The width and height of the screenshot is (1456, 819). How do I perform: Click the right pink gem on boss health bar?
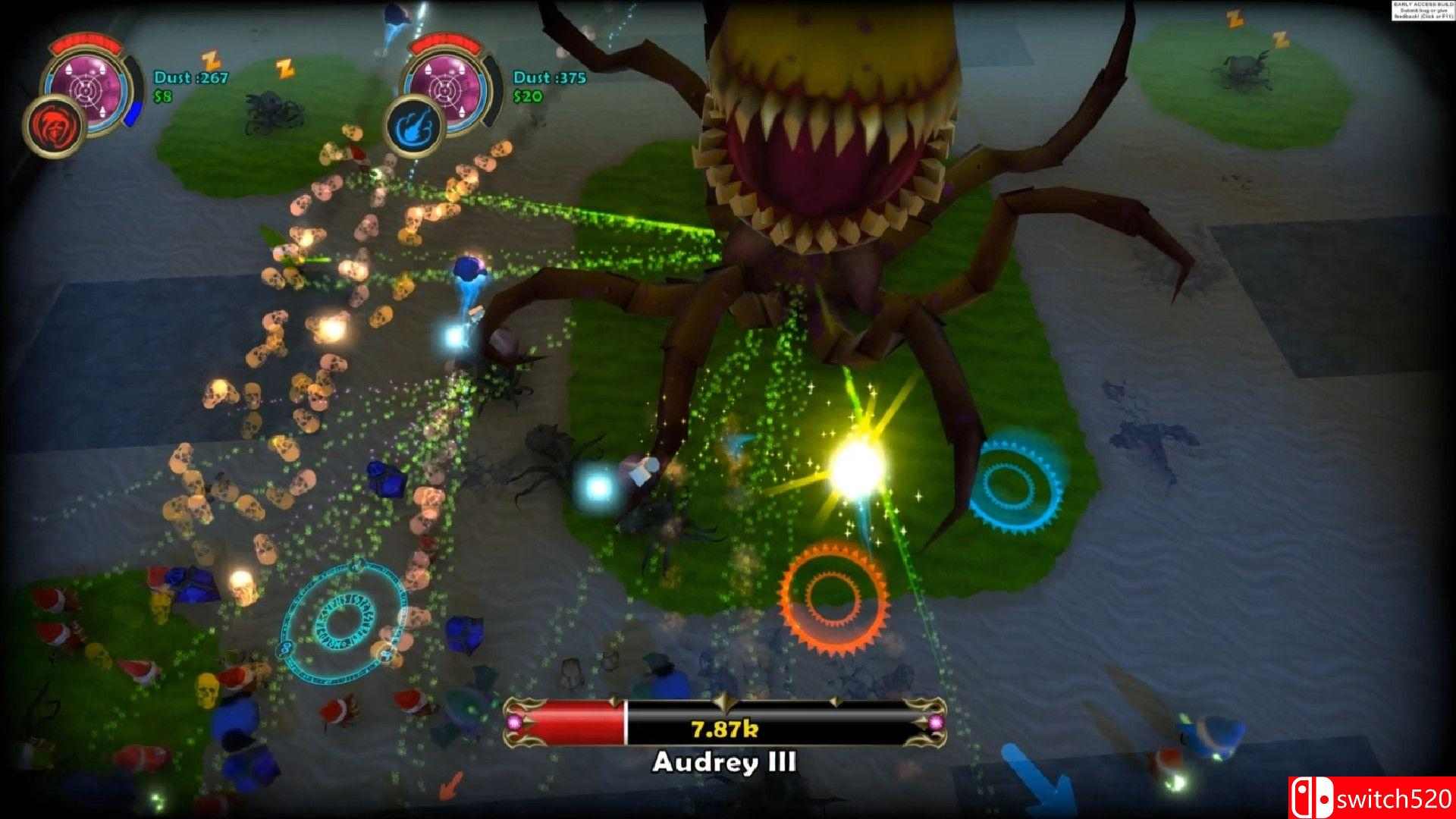(937, 724)
